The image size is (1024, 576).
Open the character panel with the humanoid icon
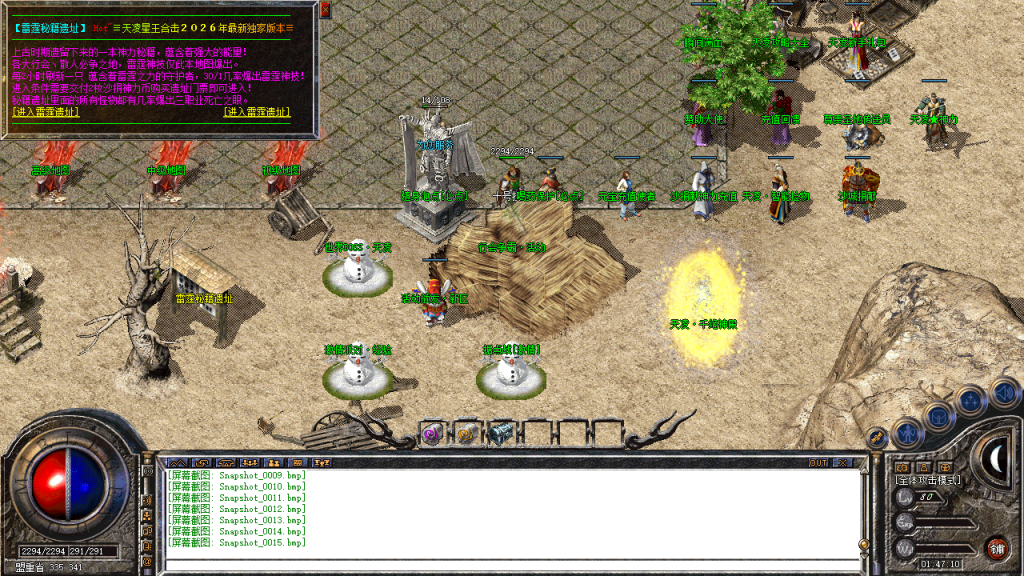[907, 432]
